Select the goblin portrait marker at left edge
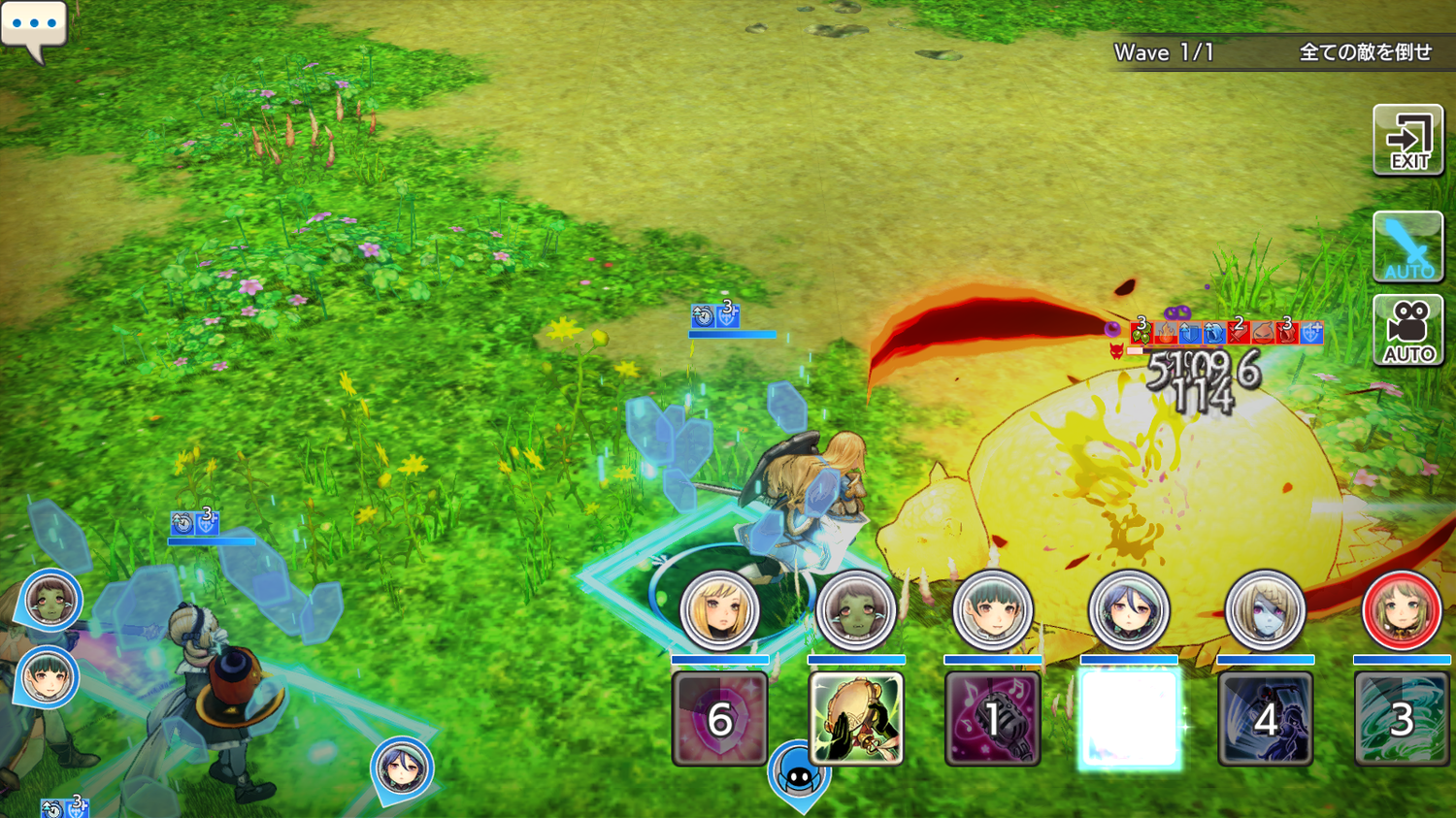The height and width of the screenshot is (818, 1456). pos(50,599)
